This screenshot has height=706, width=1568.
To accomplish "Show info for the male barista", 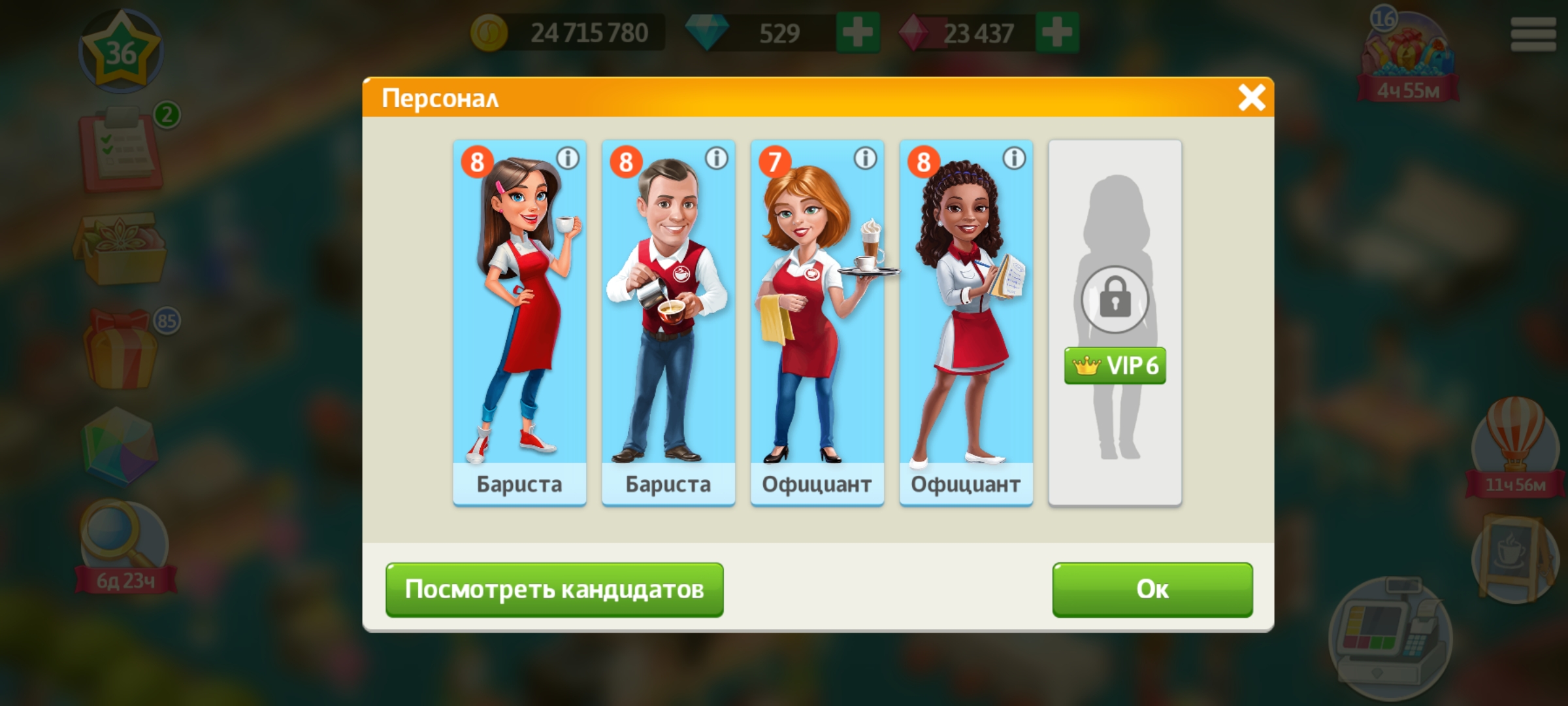I will 717,158.
